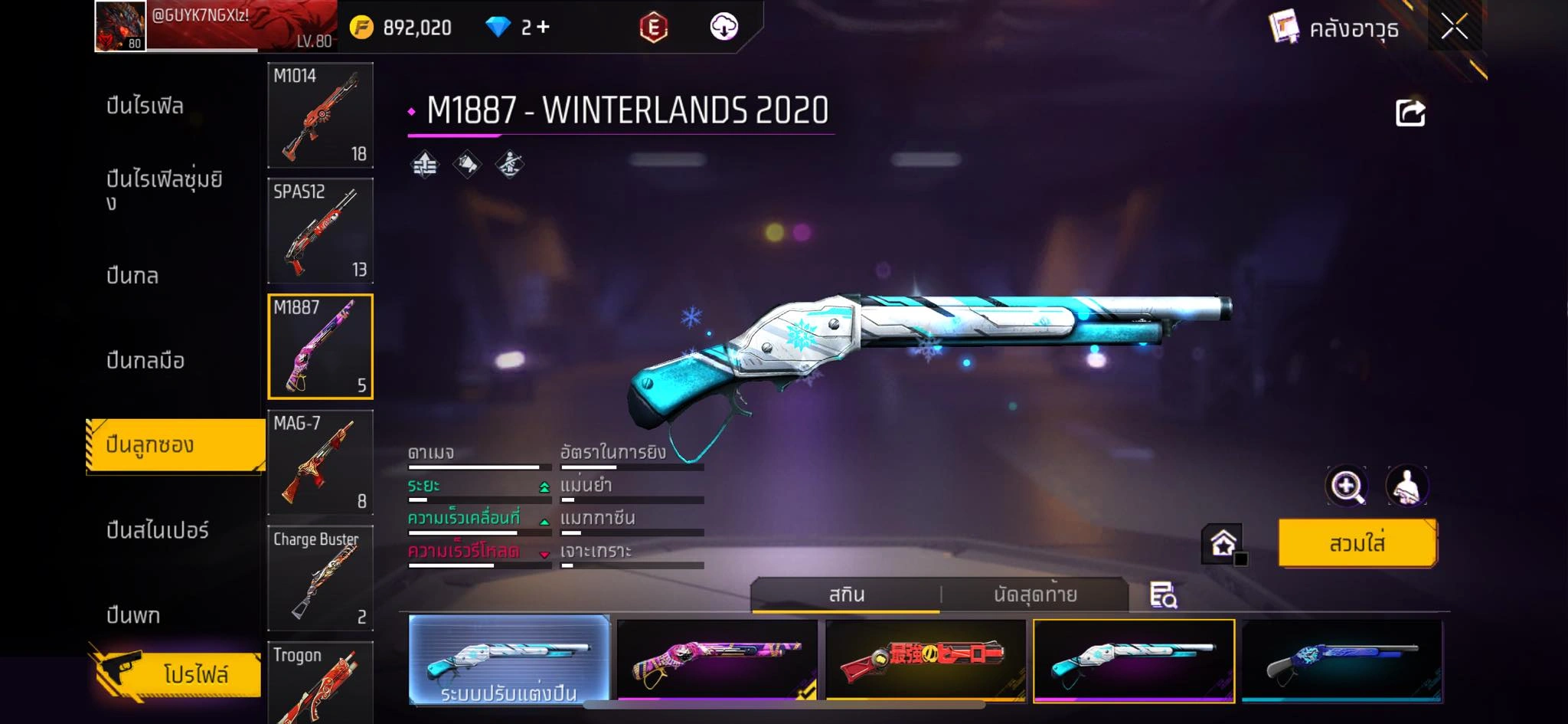Equip the skin with the yellow สวมใส่ button
1568x724 pixels.
click(x=1357, y=543)
